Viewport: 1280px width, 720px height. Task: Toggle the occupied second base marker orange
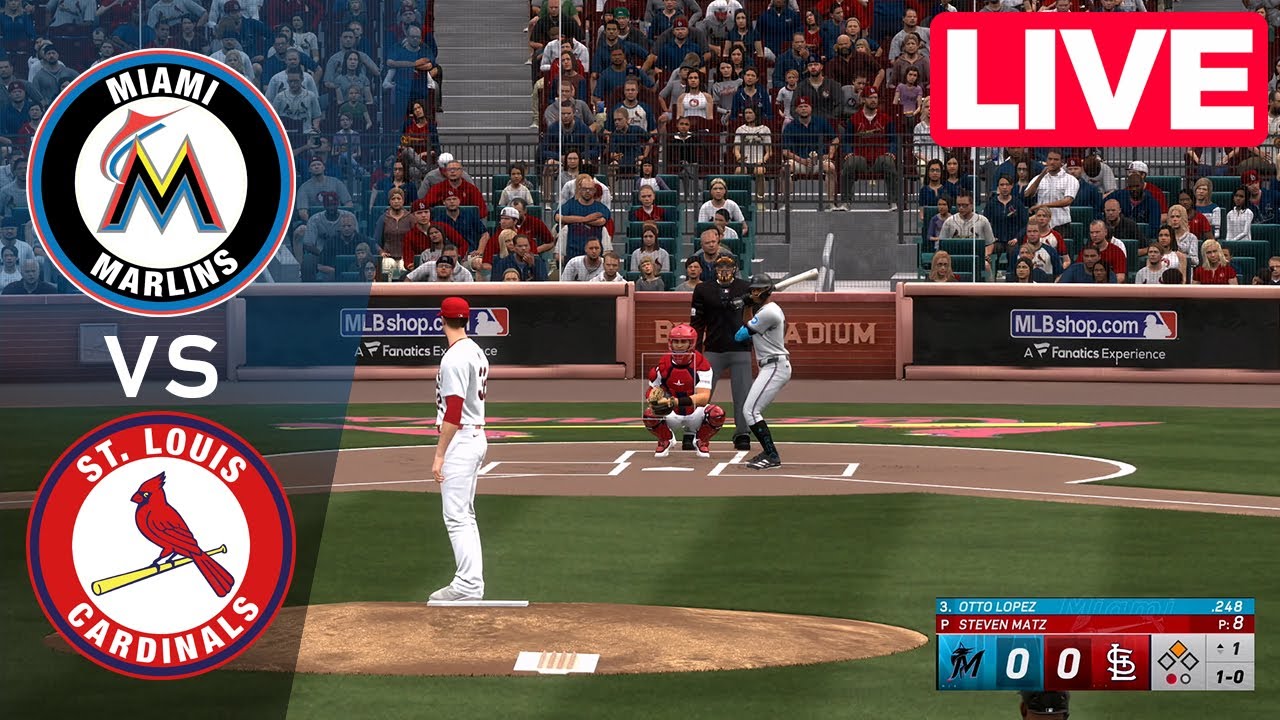pos(1178,648)
